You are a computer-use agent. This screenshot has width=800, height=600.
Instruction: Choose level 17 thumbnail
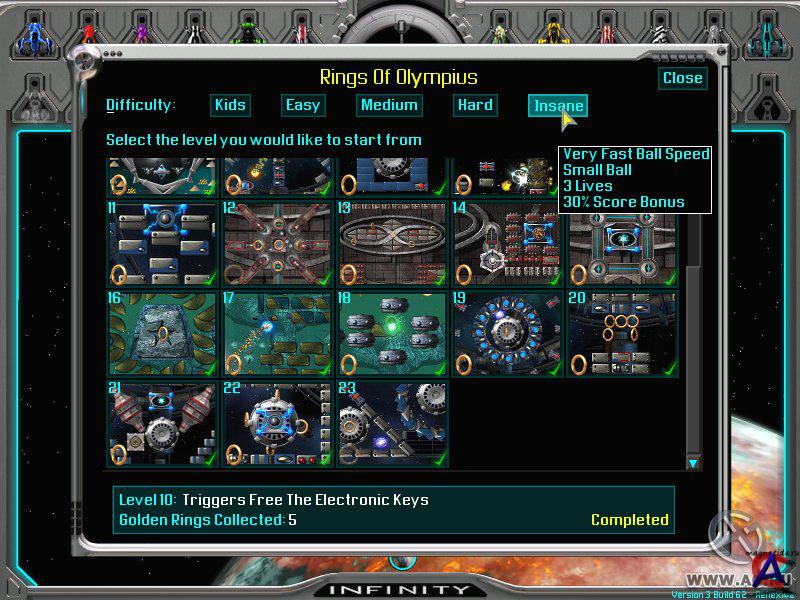pos(277,334)
